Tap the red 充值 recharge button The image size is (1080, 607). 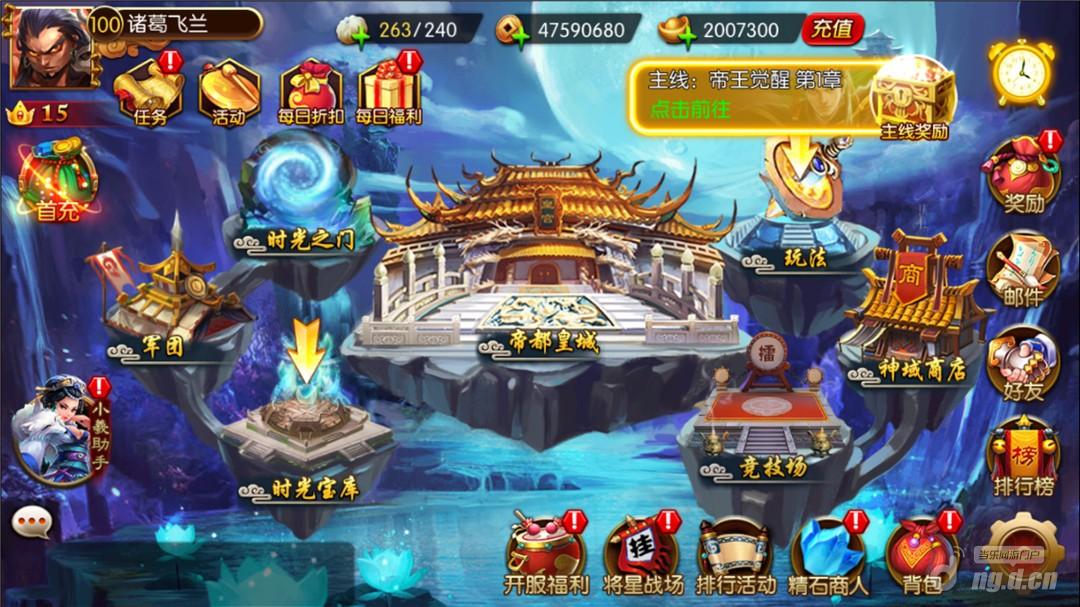[832, 29]
